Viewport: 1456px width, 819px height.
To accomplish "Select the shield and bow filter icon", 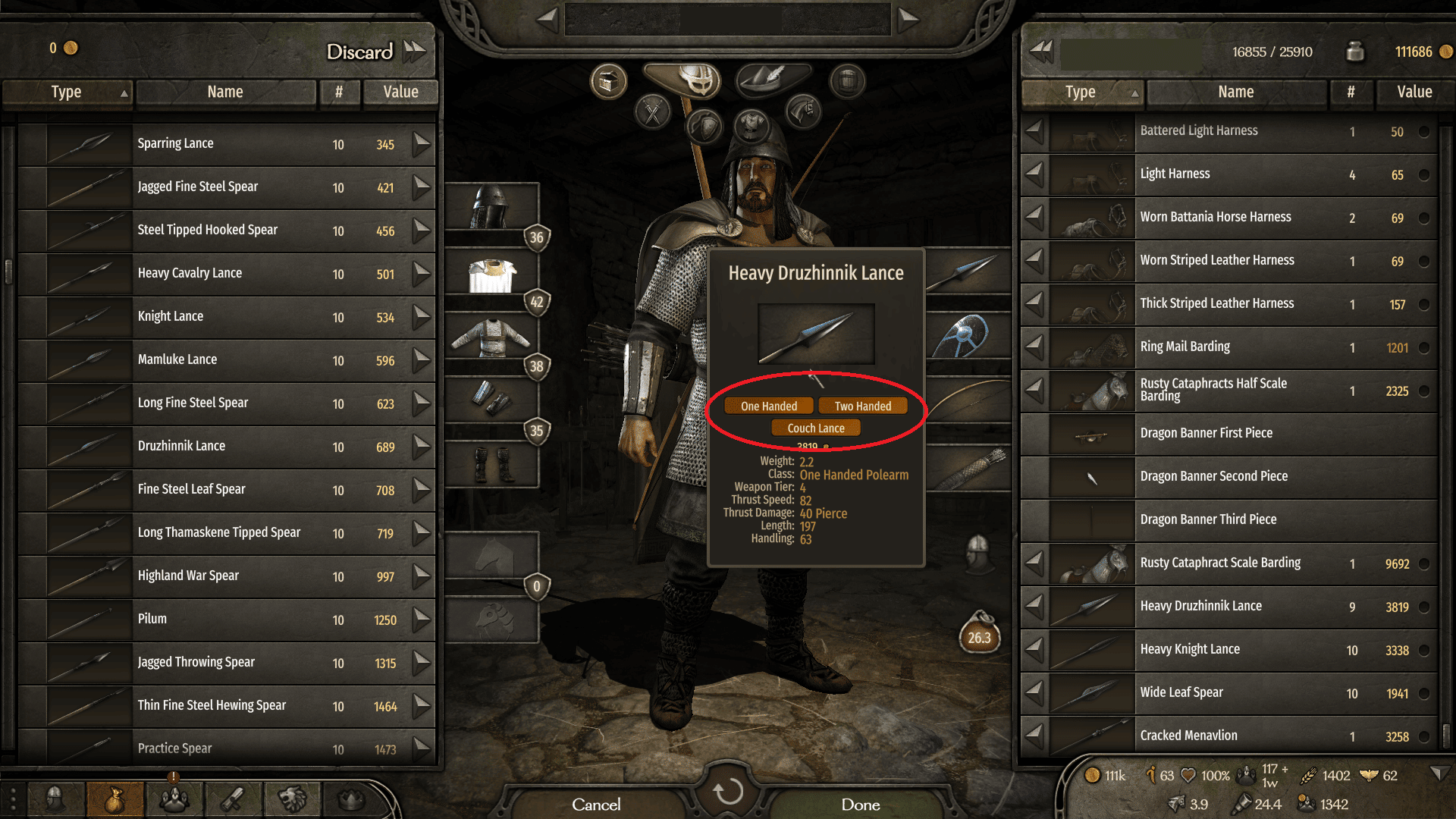I will coord(705,127).
